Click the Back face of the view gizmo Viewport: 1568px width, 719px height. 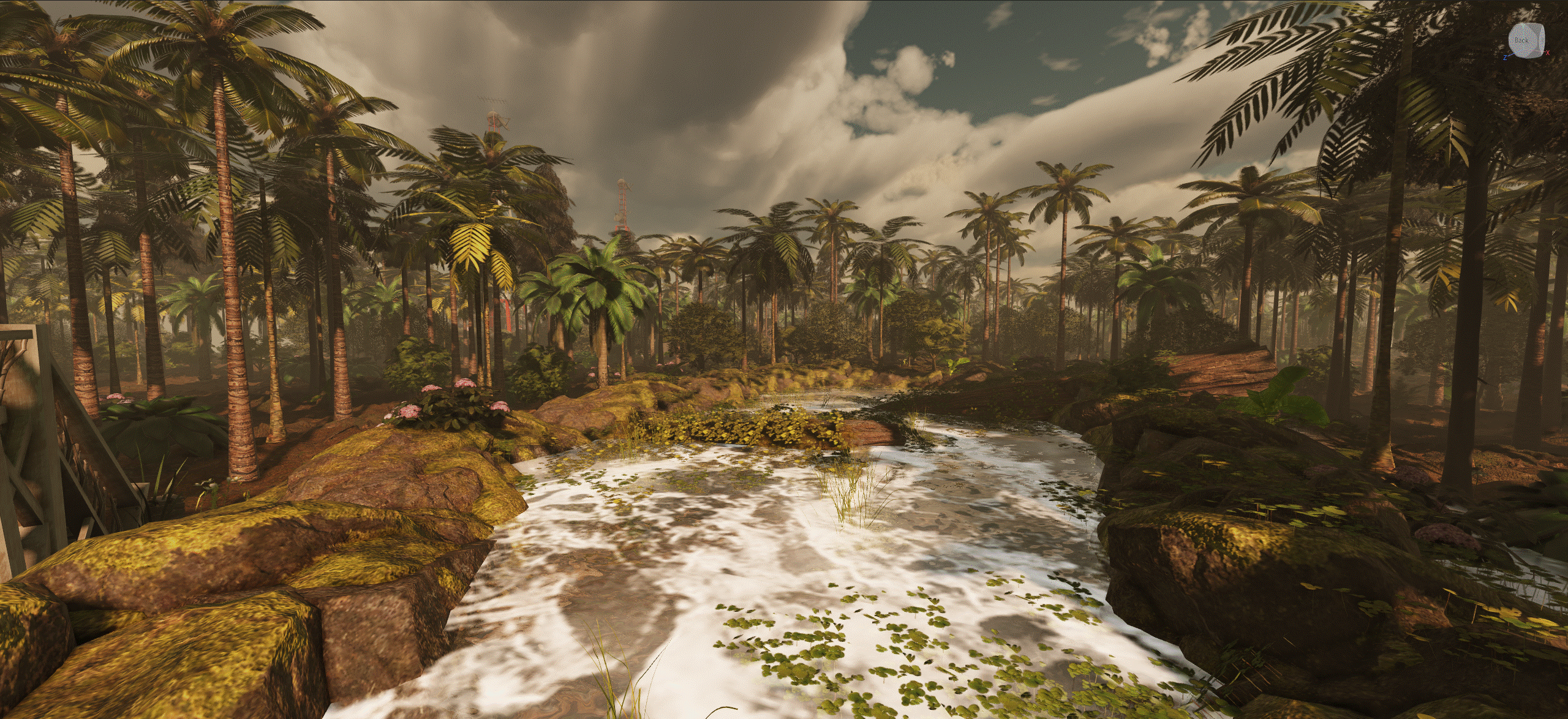[x=1522, y=41]
